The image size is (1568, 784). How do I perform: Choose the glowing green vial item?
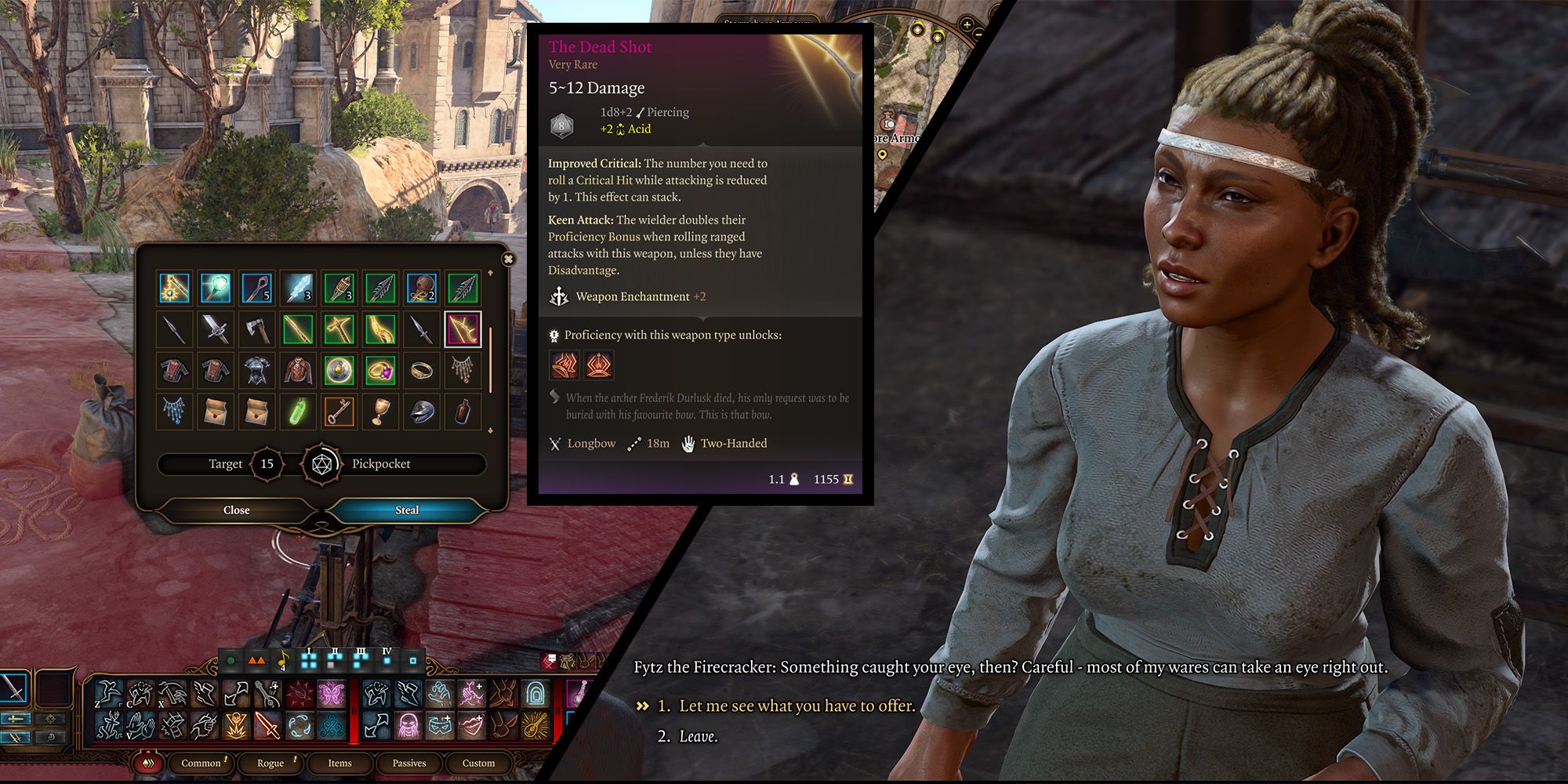pyautogui.click(x=298, y=412)
